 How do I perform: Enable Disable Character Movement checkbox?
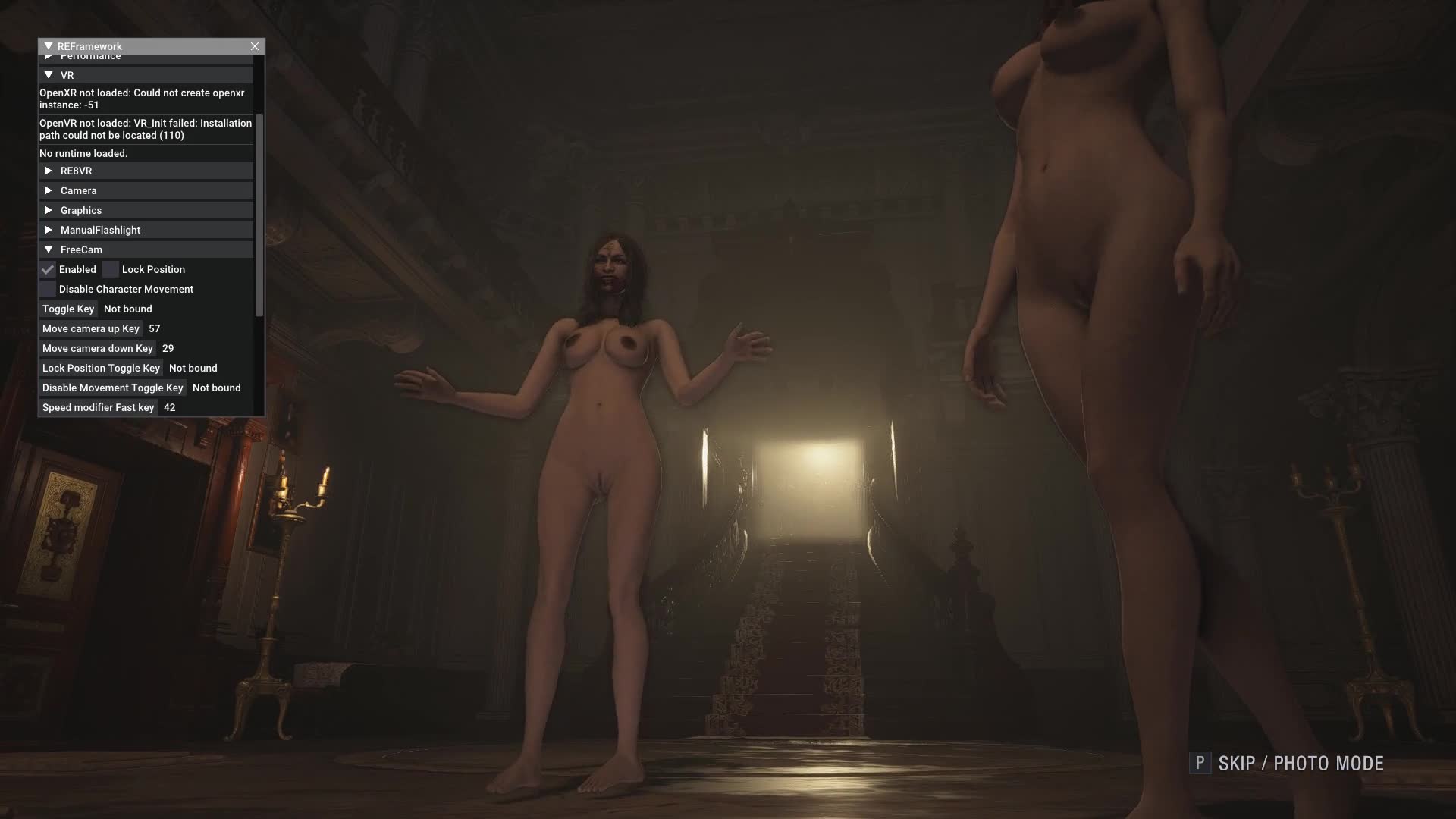[48, 289]
